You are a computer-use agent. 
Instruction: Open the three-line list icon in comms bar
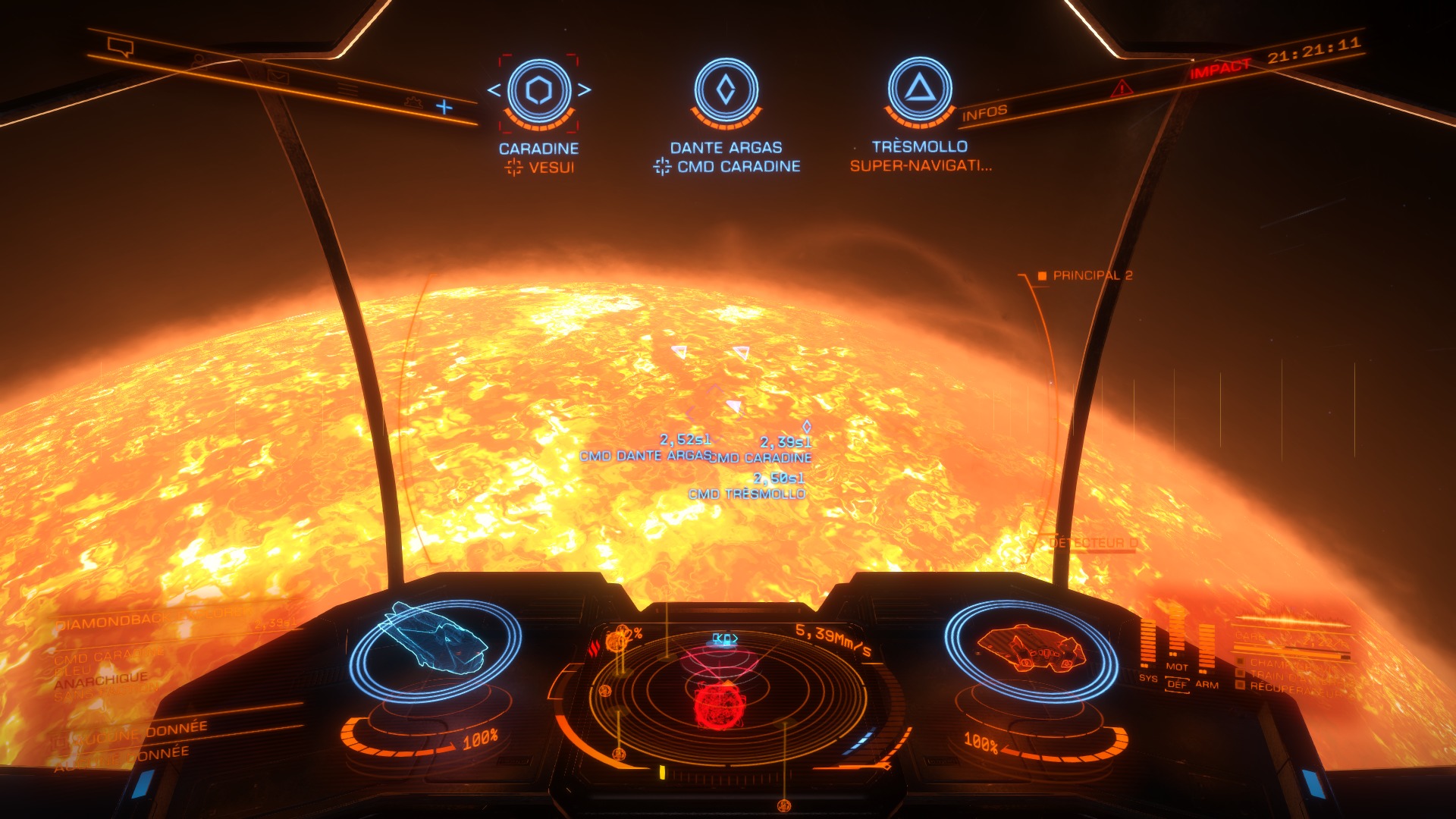pos(347,88)
